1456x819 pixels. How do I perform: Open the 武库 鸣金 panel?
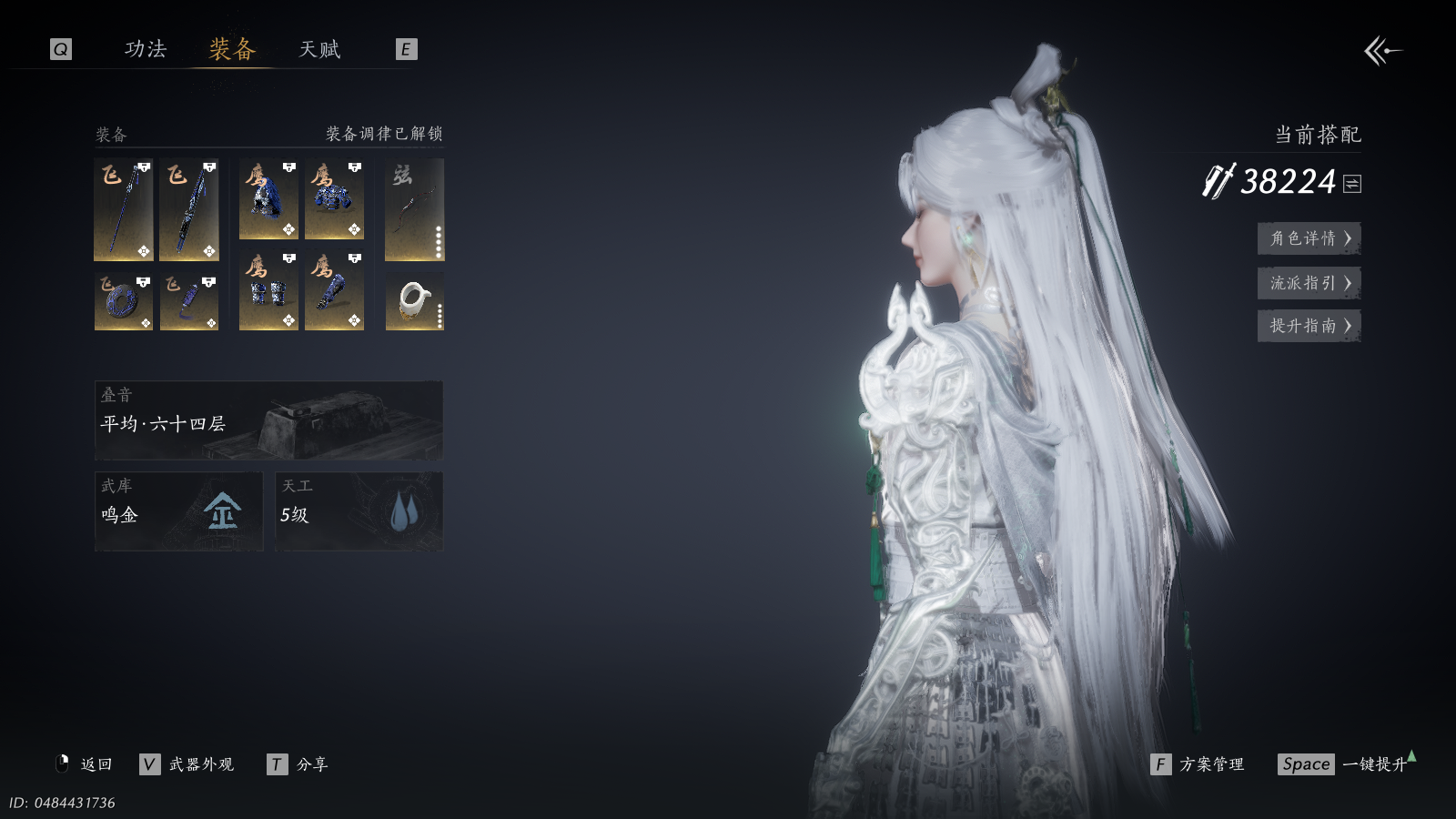[x=178, y=511]
